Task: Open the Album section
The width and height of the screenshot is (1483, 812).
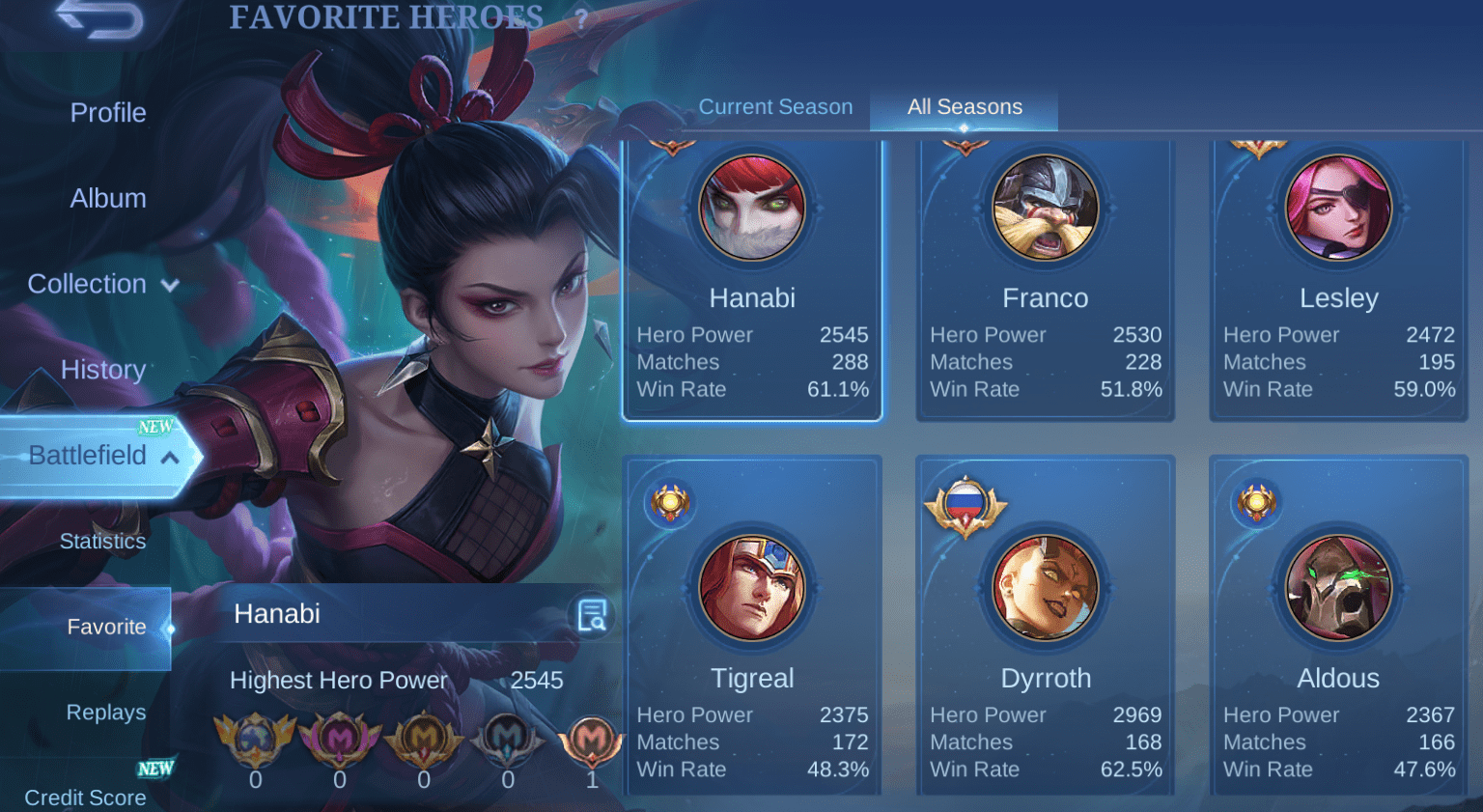Action: (x=108, y=199)
